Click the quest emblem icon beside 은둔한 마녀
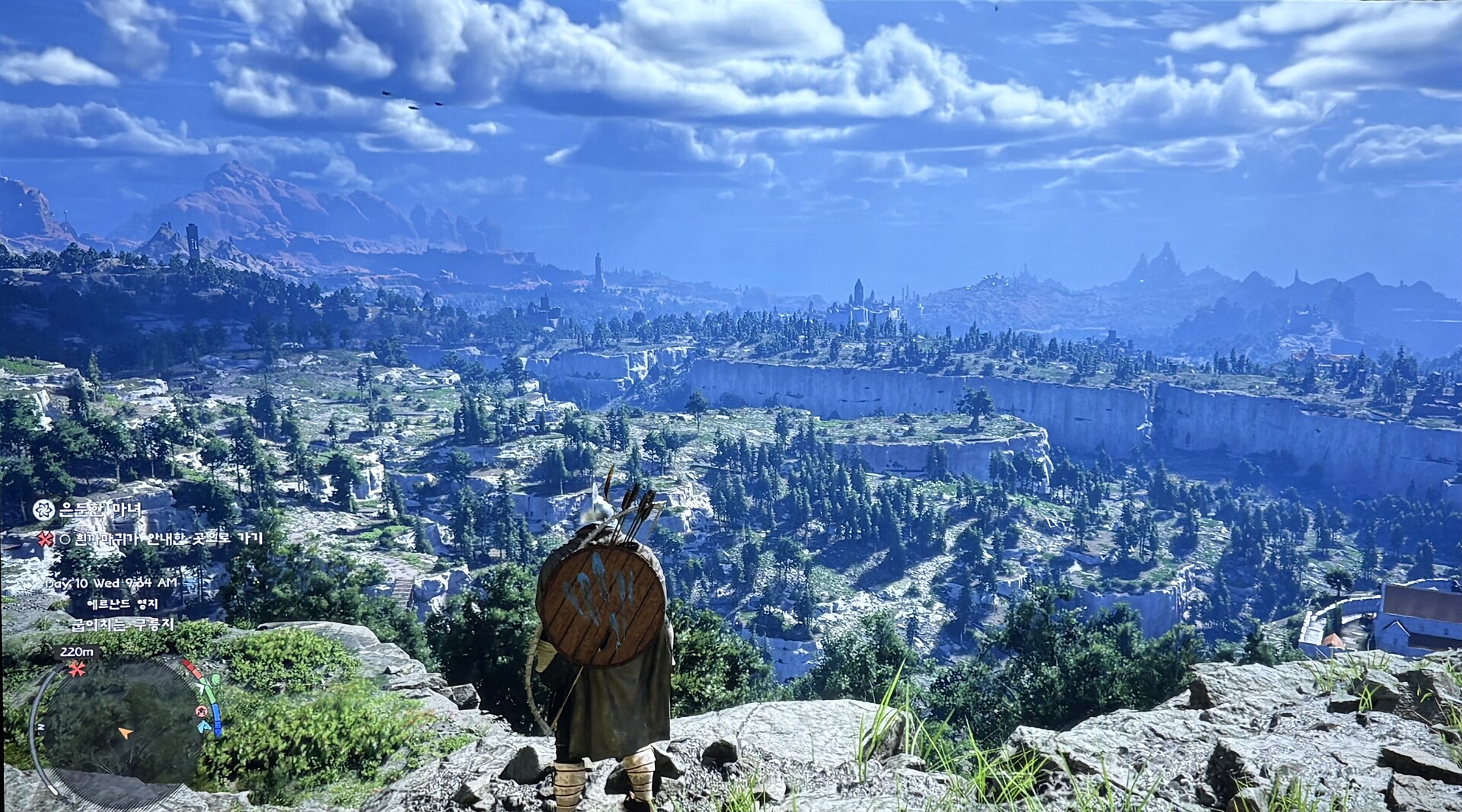 (43, 510)
